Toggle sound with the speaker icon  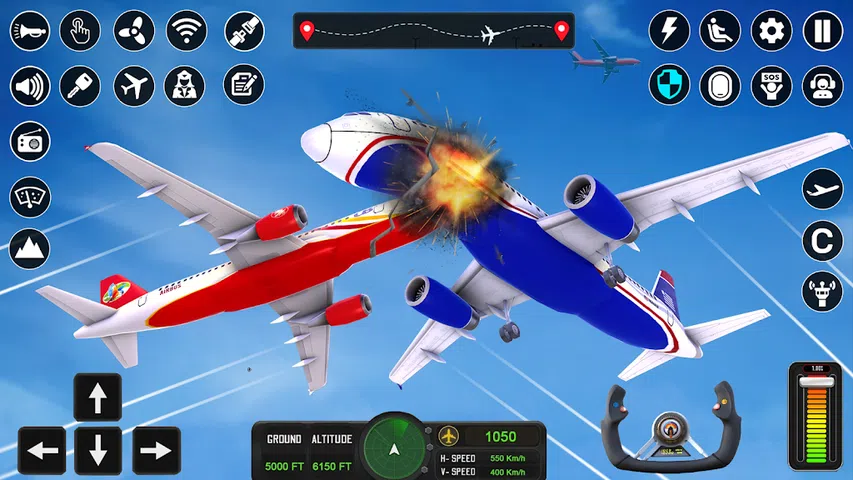pos(30,86)
